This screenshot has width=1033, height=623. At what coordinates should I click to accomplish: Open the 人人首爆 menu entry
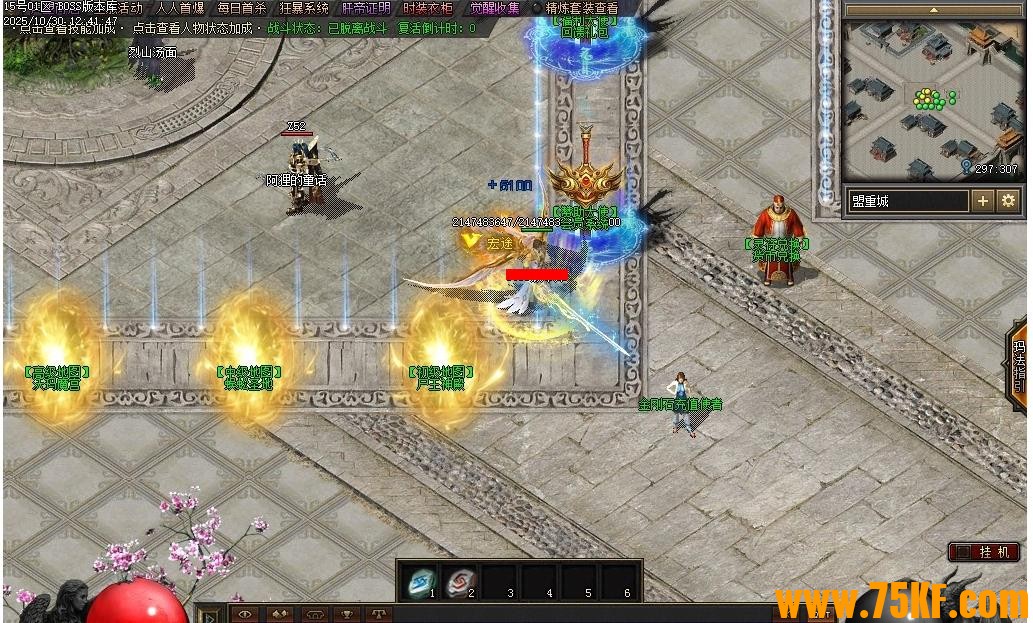click(180, 7)
